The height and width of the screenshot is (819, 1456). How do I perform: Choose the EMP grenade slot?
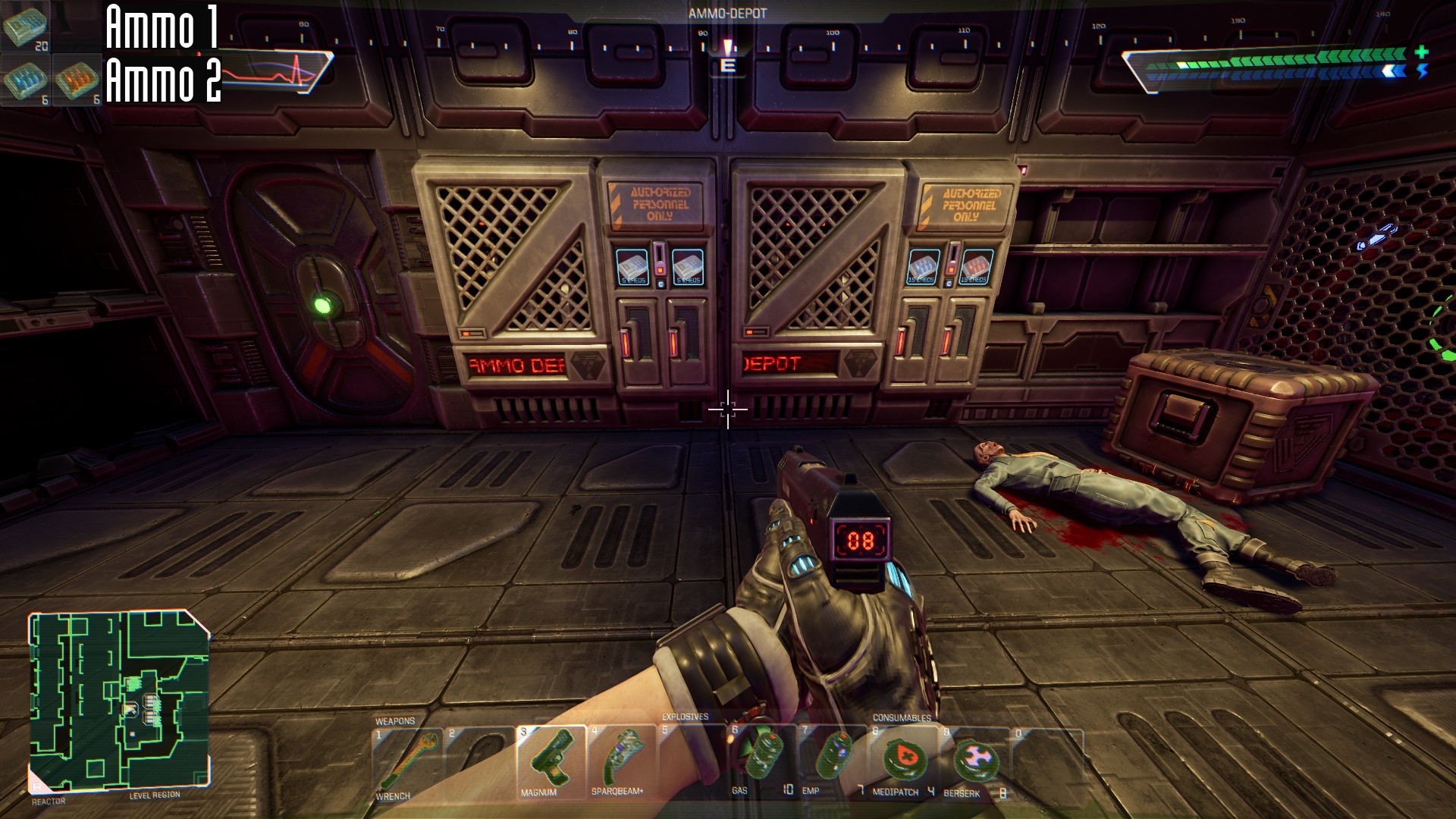832,759
